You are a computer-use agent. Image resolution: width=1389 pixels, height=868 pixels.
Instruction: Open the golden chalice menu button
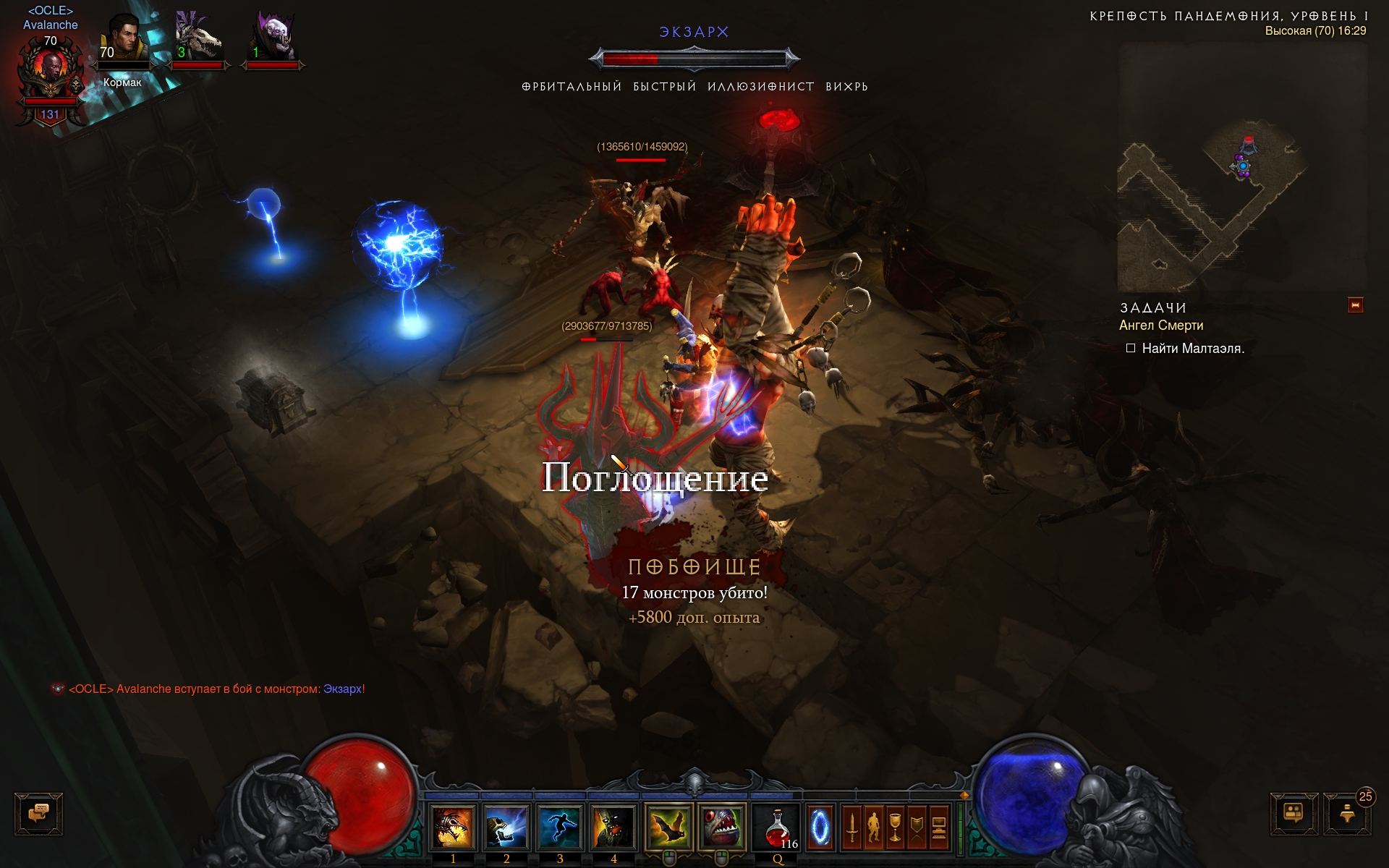tap(896, 827)
